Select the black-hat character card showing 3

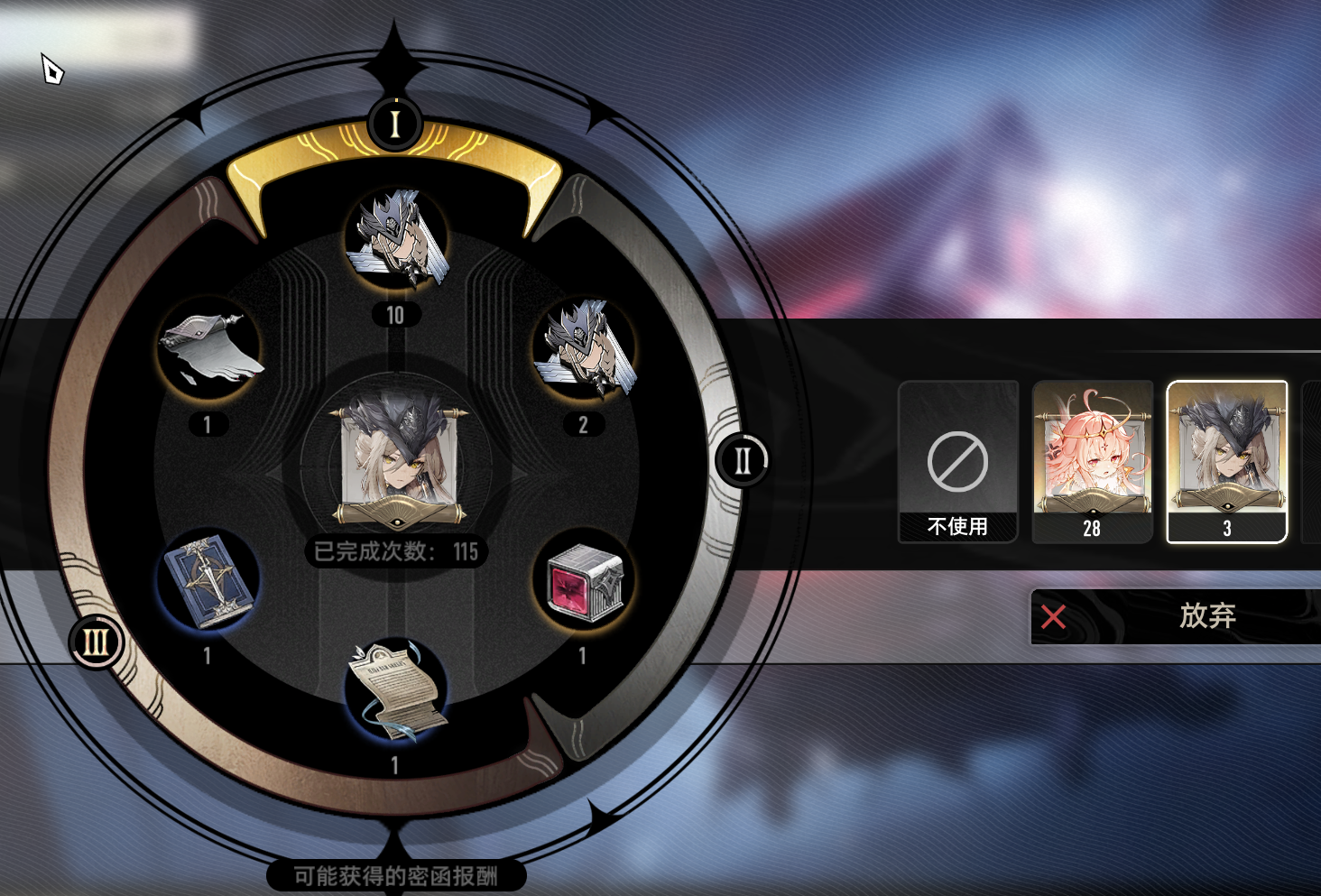1227,460
